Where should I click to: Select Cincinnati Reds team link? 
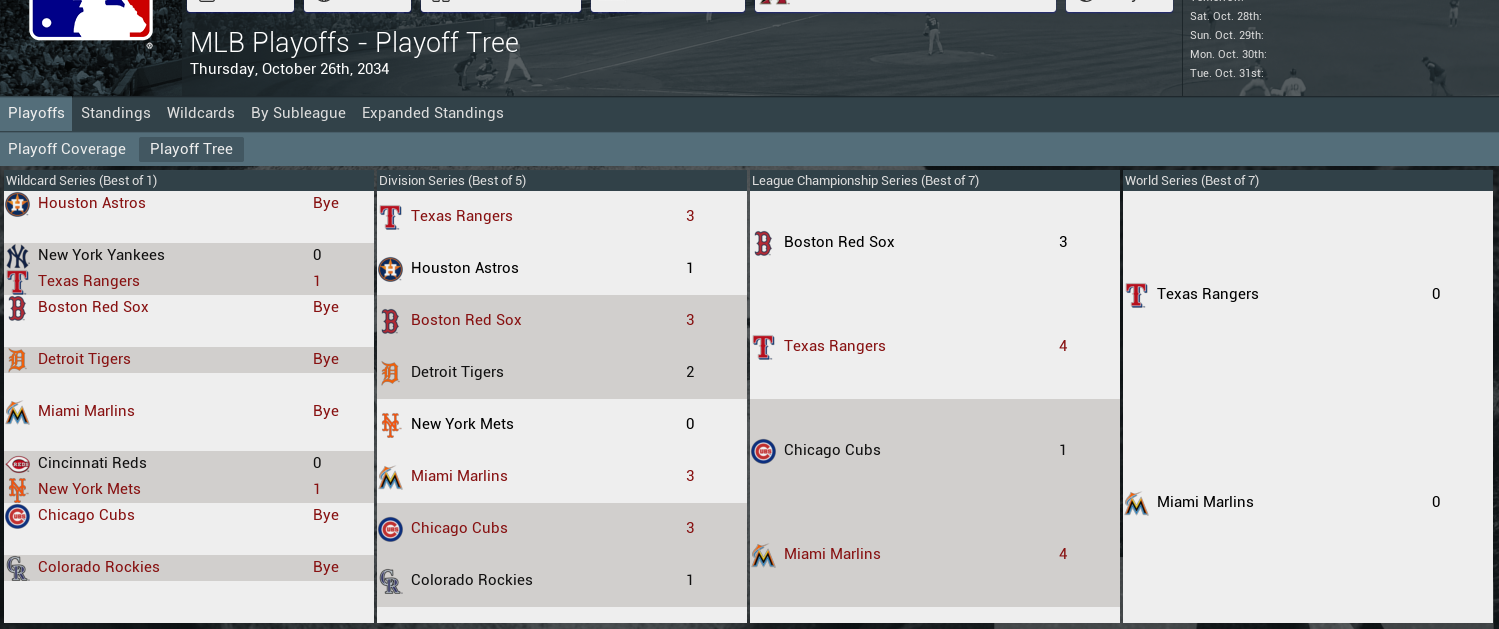coord(92,463)
